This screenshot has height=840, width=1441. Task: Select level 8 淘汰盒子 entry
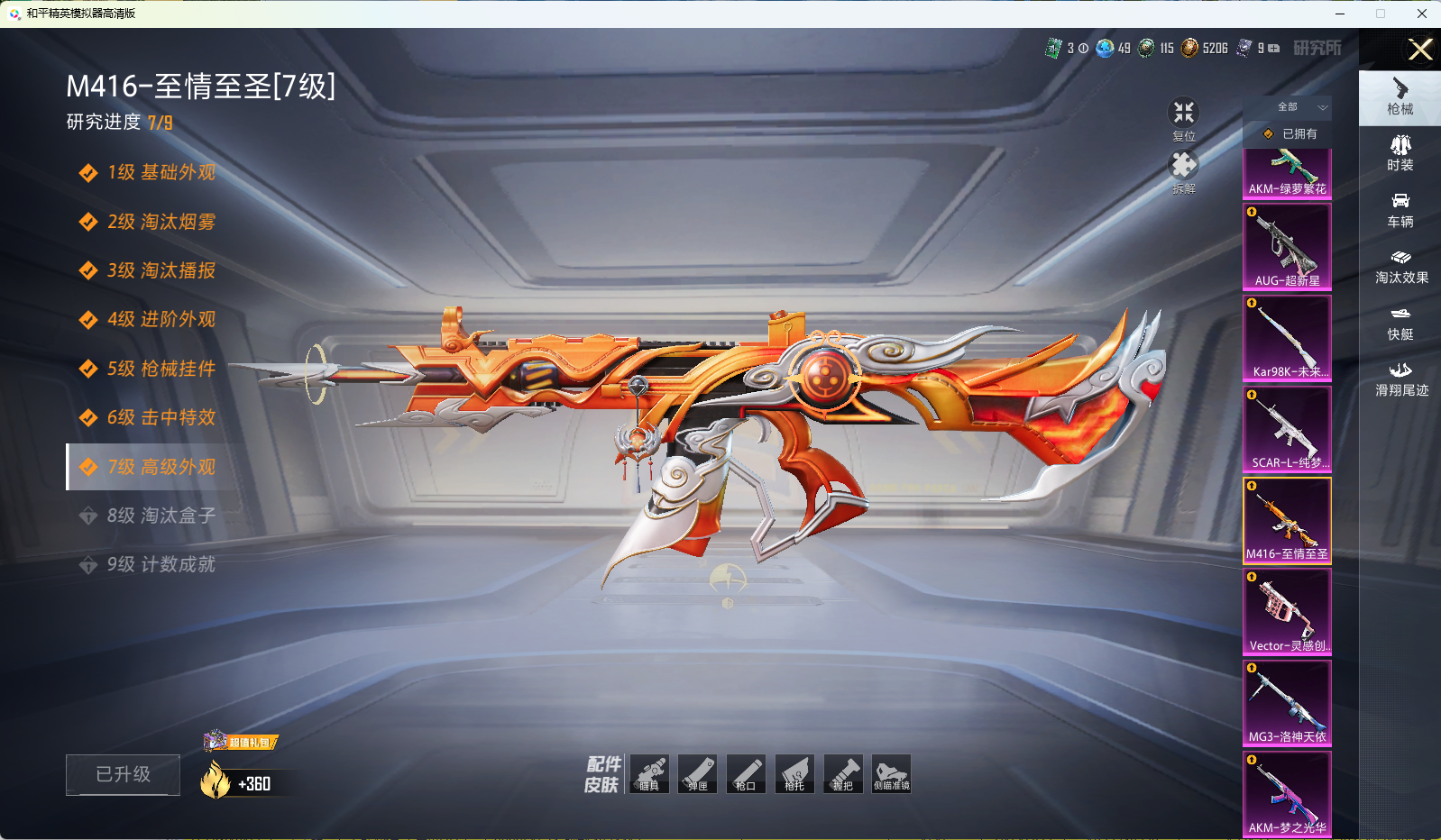[161, 516]
